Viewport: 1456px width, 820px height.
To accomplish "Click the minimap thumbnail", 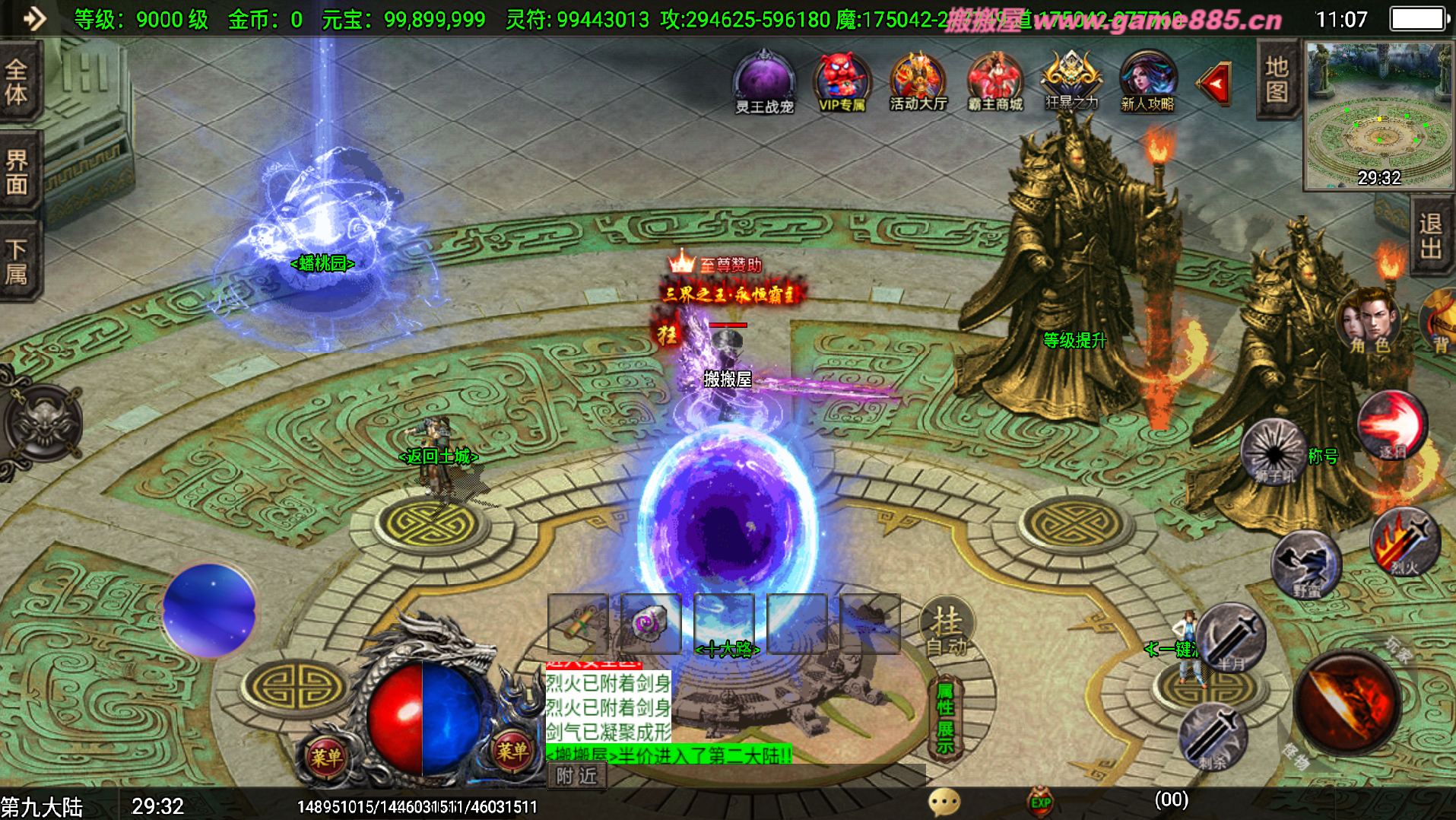I will [1378, 114].
